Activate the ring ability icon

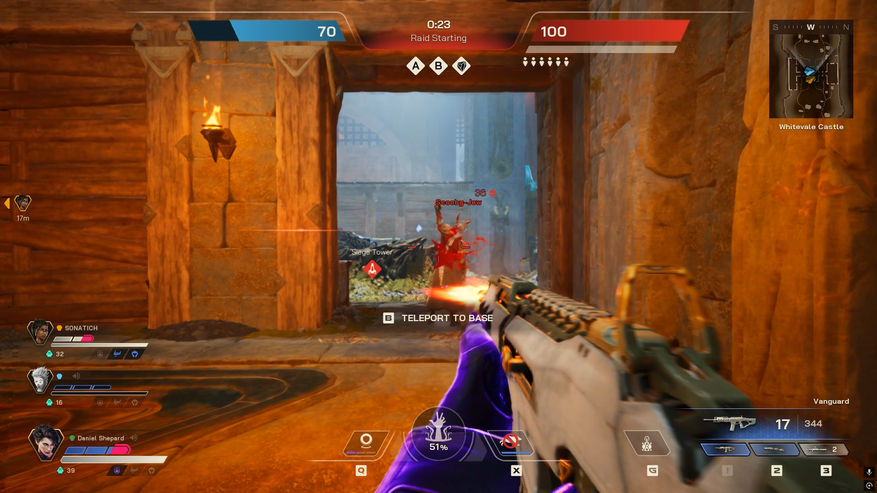point(365,441)
